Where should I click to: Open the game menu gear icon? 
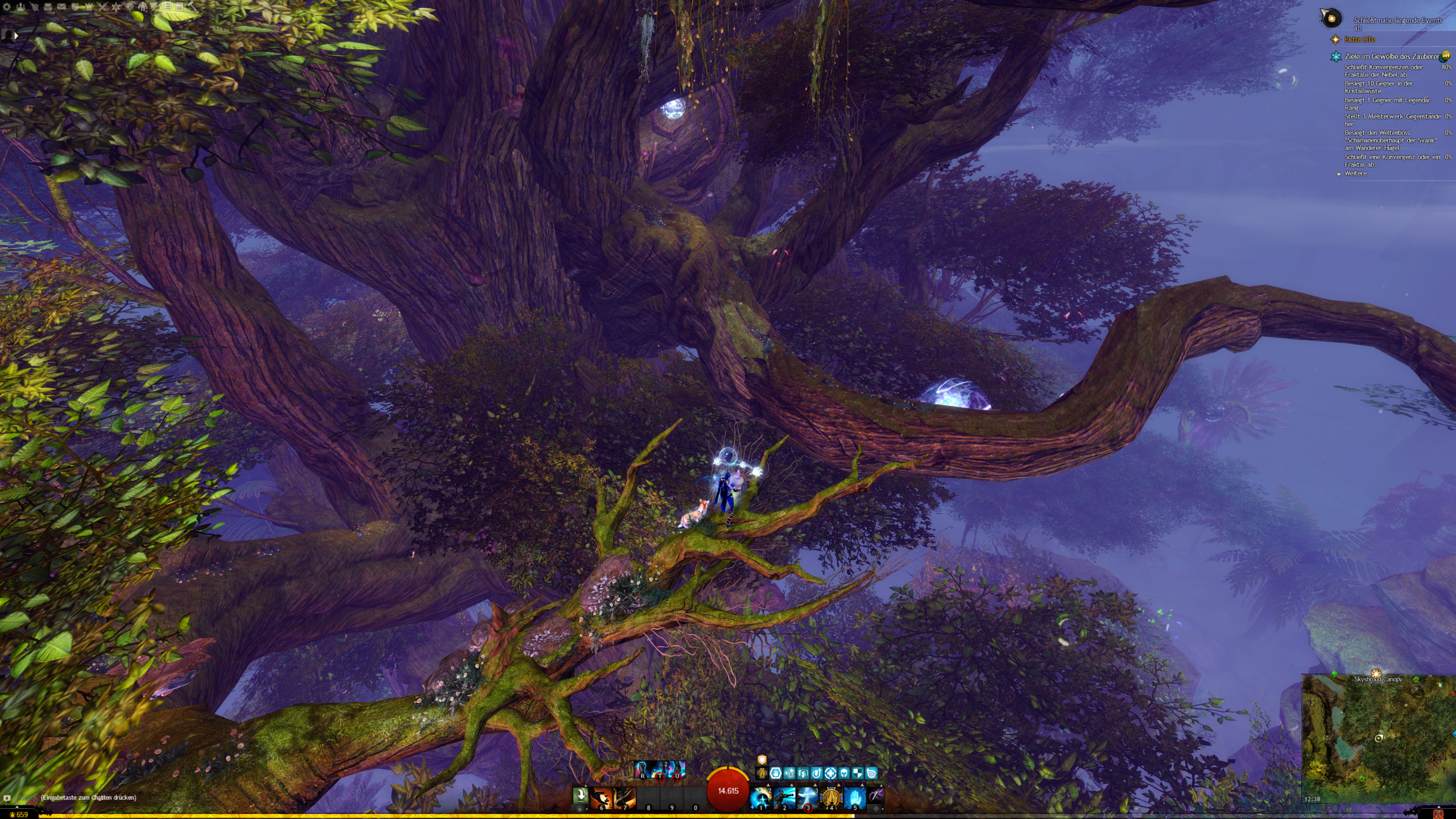[7, 7]
